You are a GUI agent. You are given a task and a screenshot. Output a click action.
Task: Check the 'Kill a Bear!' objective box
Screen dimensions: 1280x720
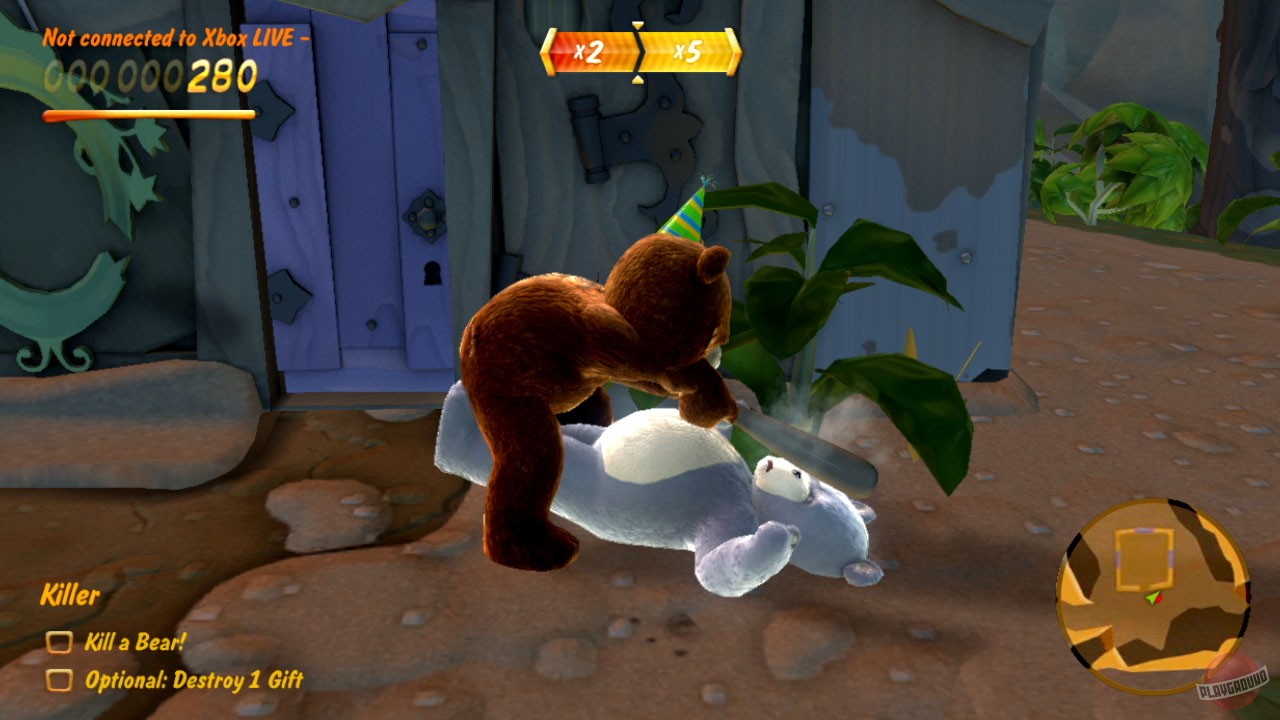pyautogui.click(x=62, y=641)
